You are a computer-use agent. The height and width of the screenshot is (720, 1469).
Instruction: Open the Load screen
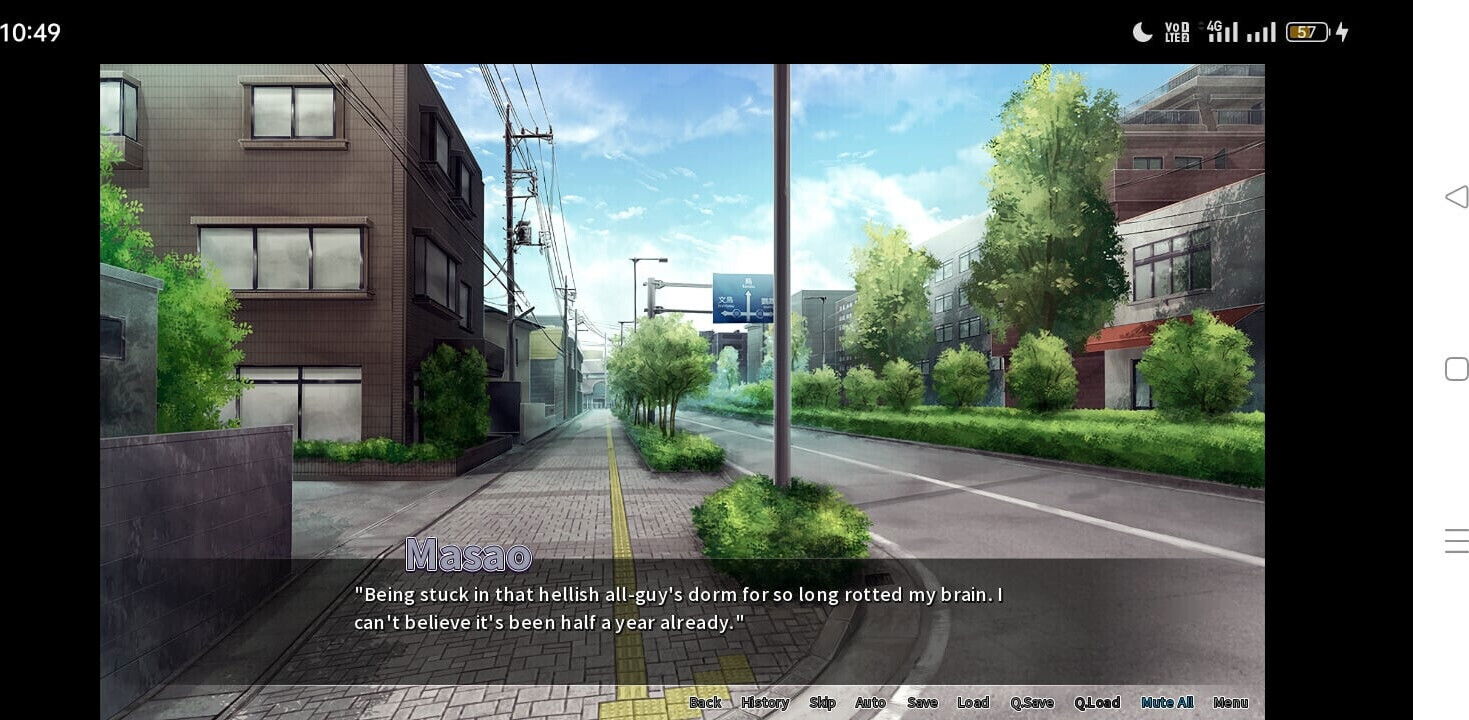point(973,703)
